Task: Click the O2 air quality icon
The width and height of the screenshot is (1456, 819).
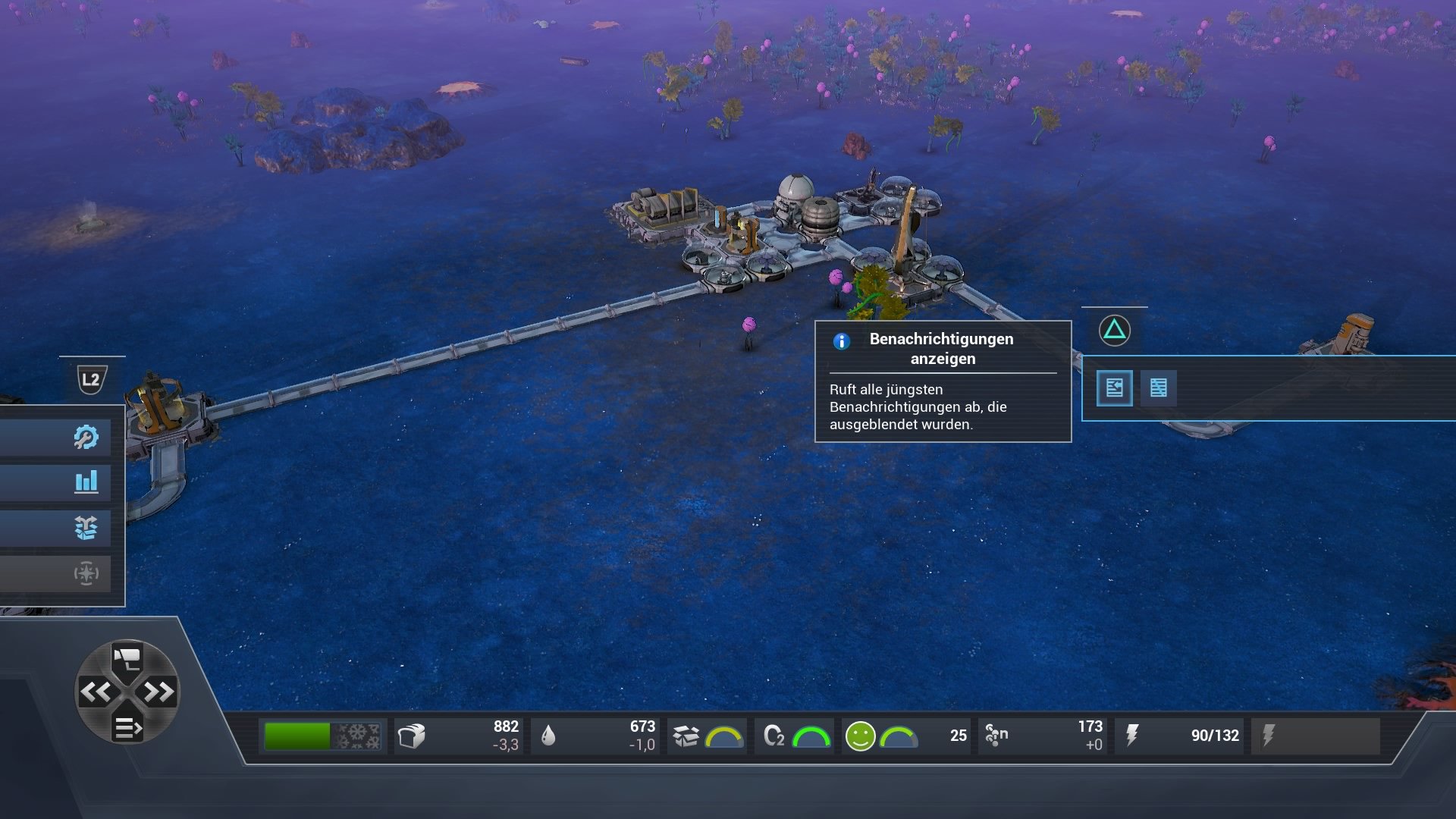Action: [772, 735]
